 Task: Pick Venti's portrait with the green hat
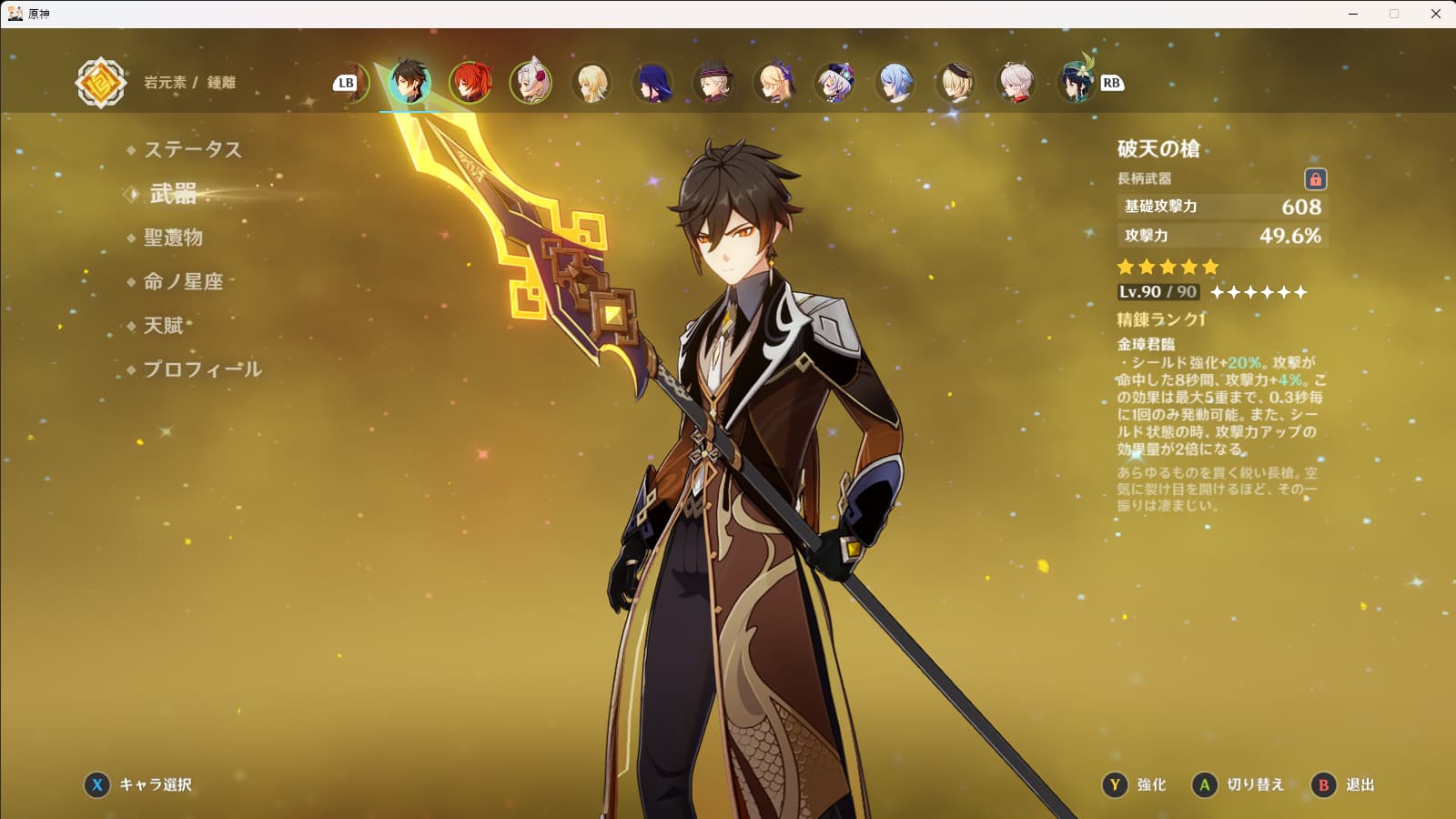coord(1077,83)
